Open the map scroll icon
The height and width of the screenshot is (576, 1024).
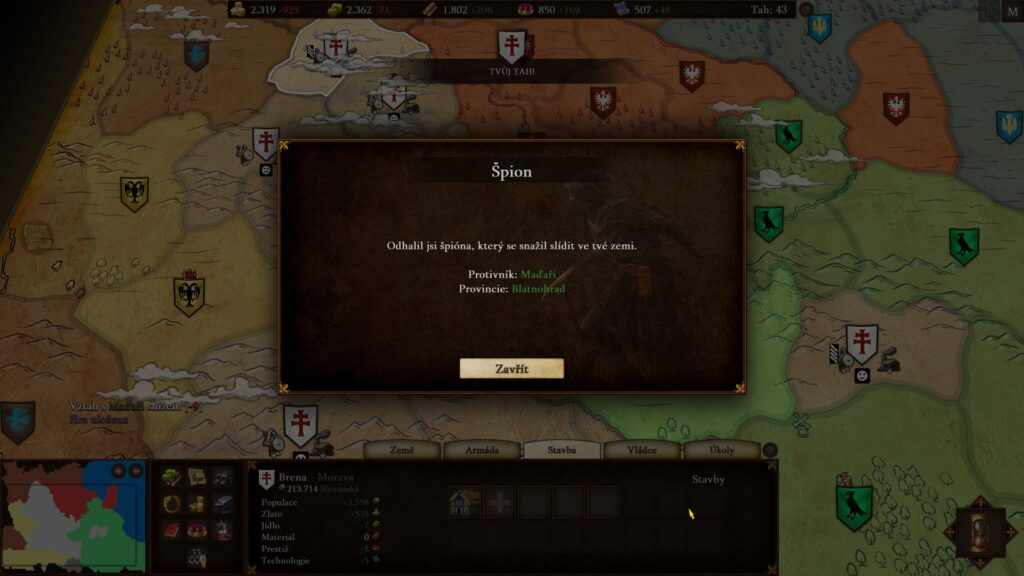pyautogui.click(x=197, y=477)
